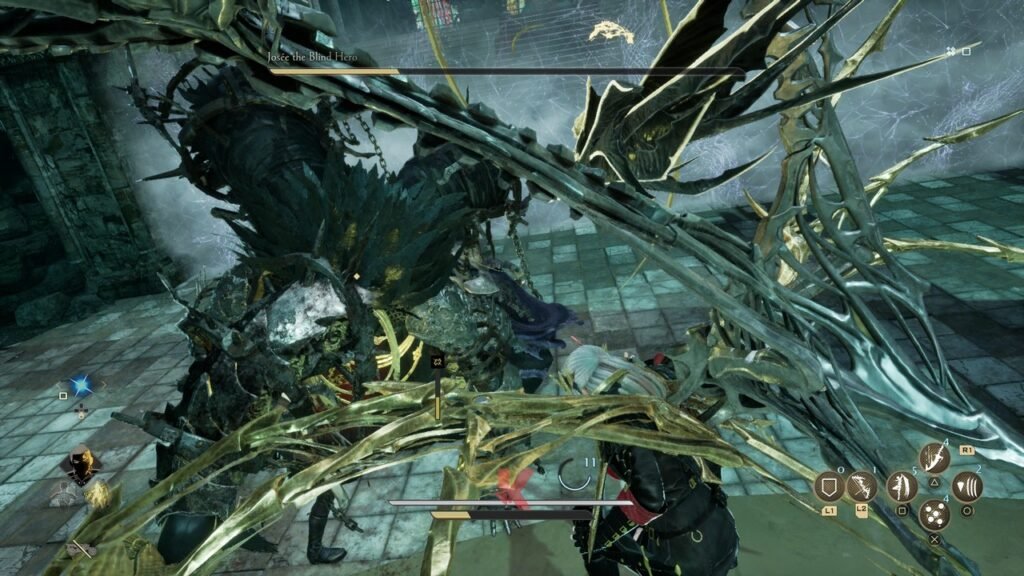
Task: Trigger the curved sword strike skill
Action: tap(934, 458)
